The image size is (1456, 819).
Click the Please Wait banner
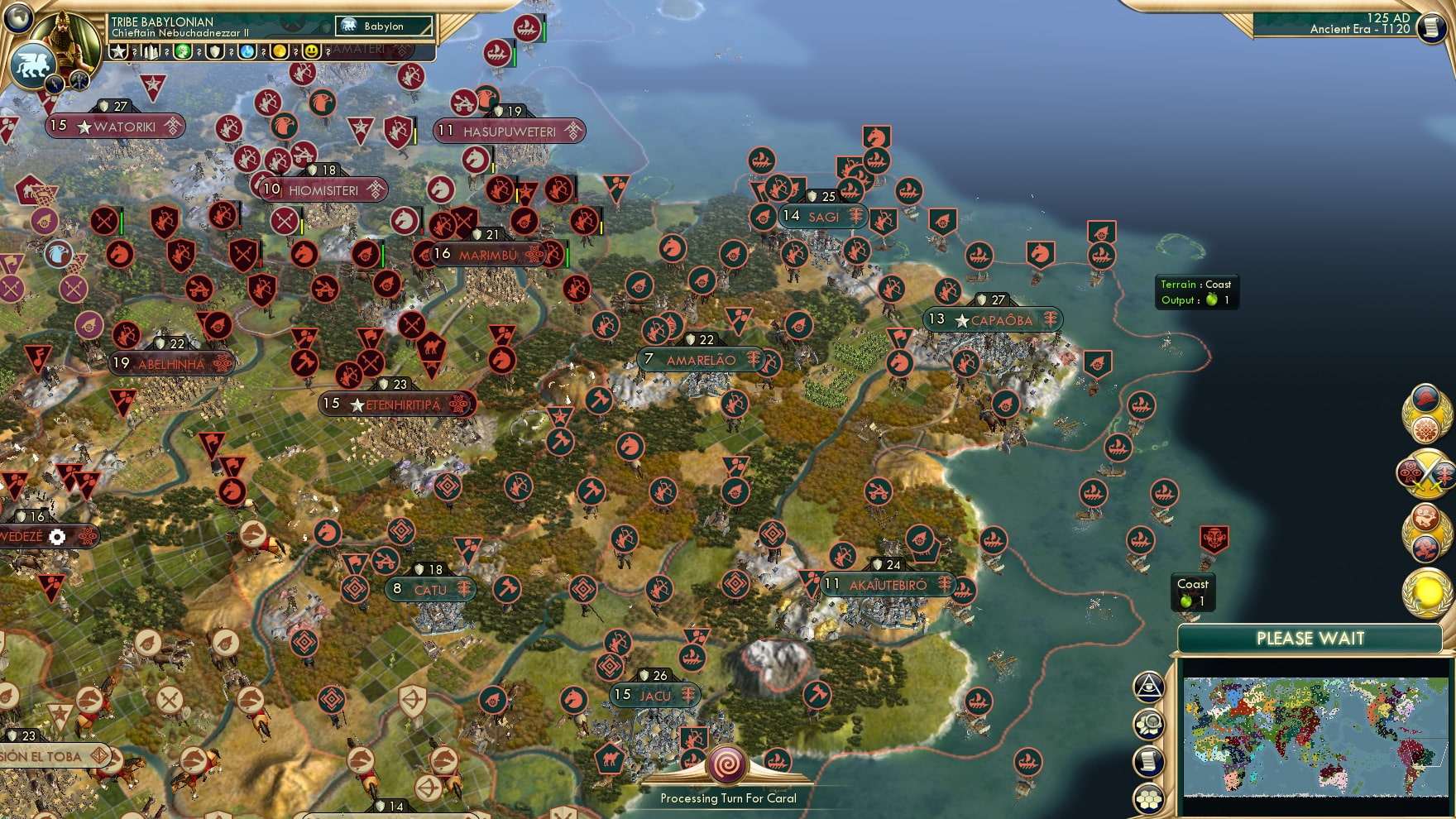(x=1310, y=638)
